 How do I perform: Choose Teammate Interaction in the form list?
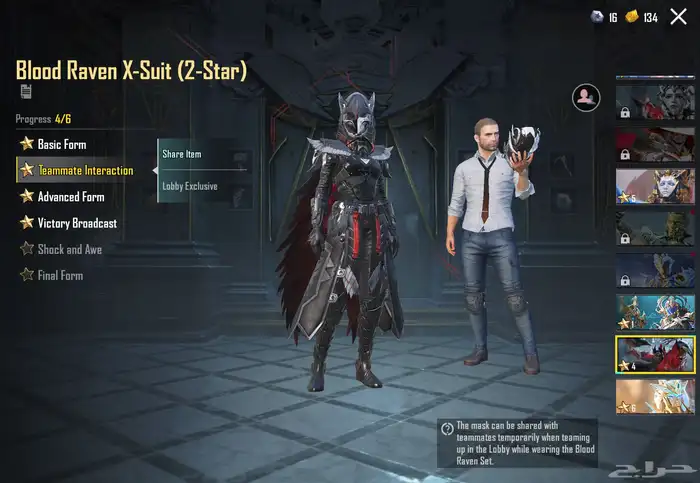pyautogui.click(x=84, y=170)
